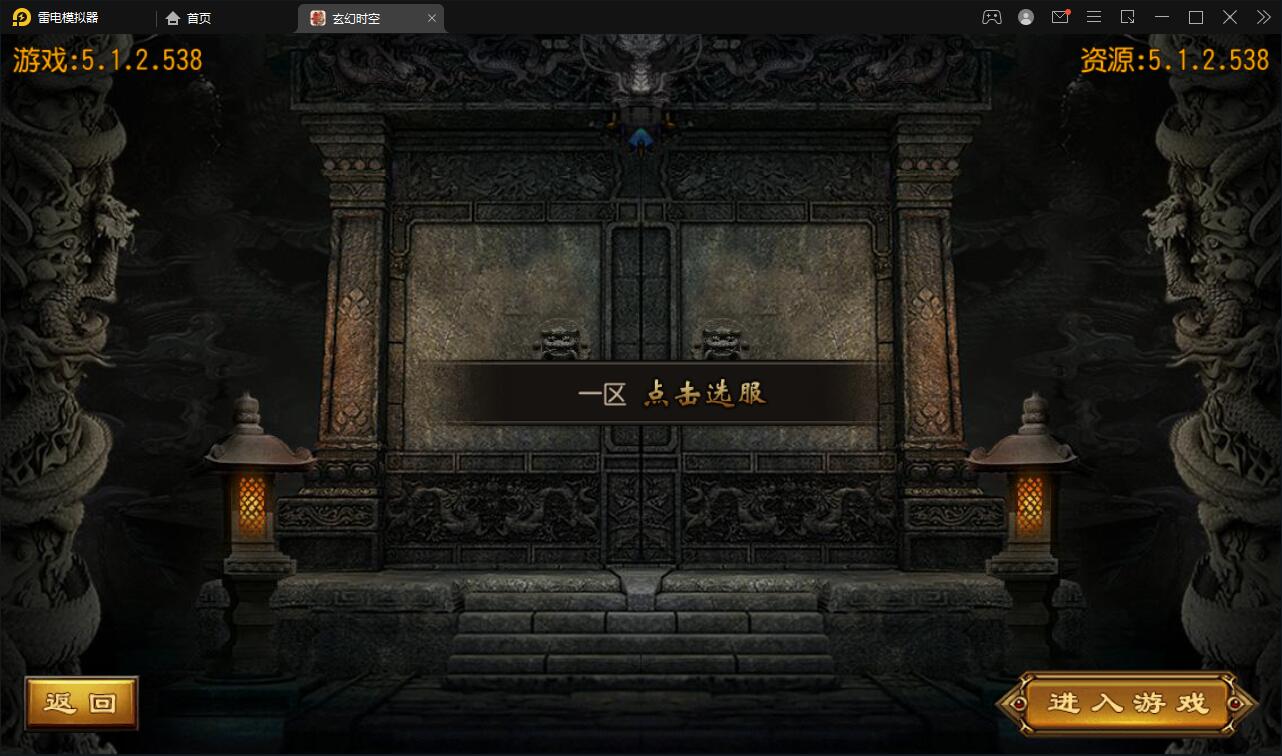Open the user account avatar icon

1026,17
